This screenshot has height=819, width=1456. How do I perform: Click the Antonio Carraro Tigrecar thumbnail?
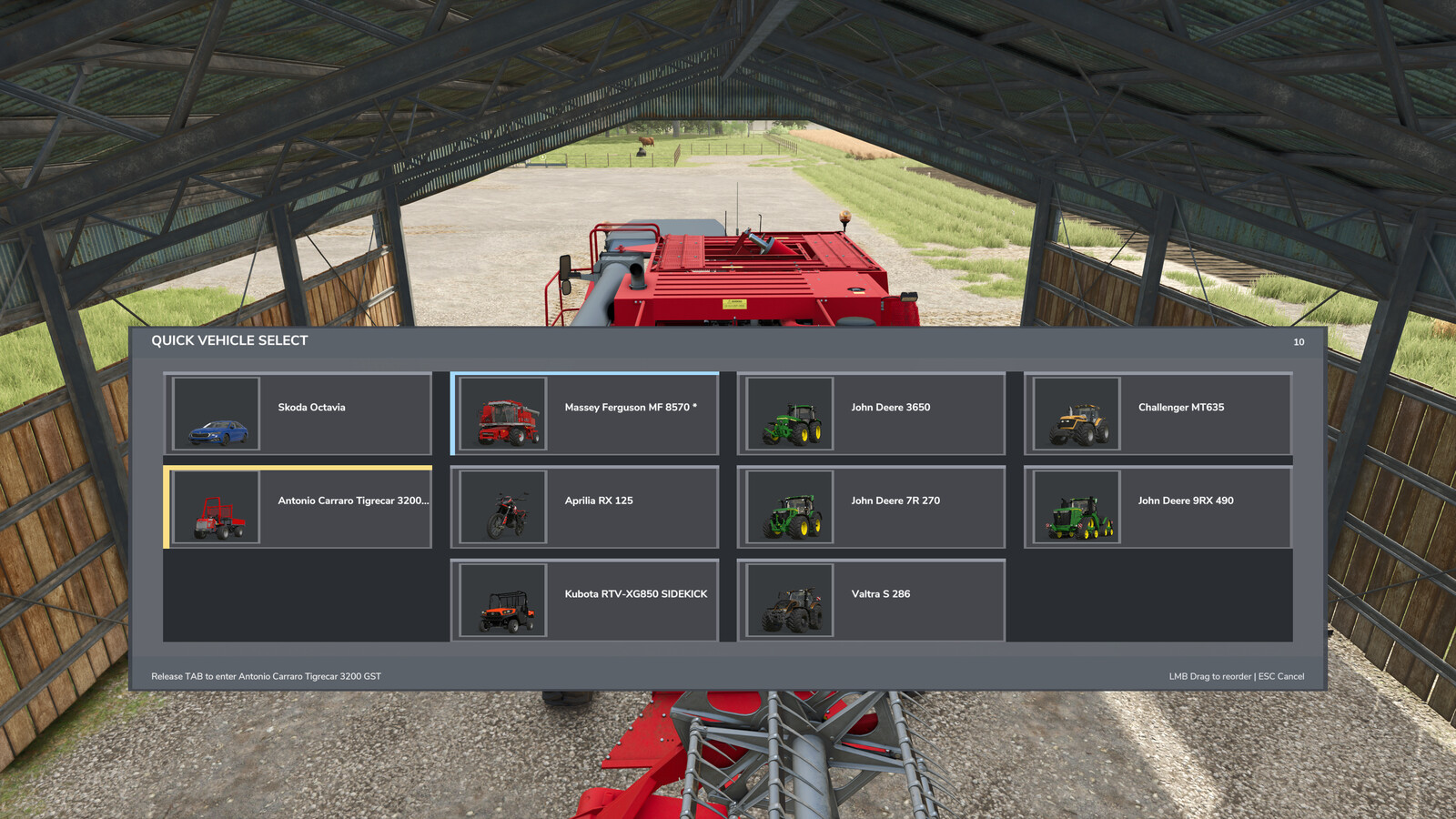pyautogui.click(x=218, y=507)
